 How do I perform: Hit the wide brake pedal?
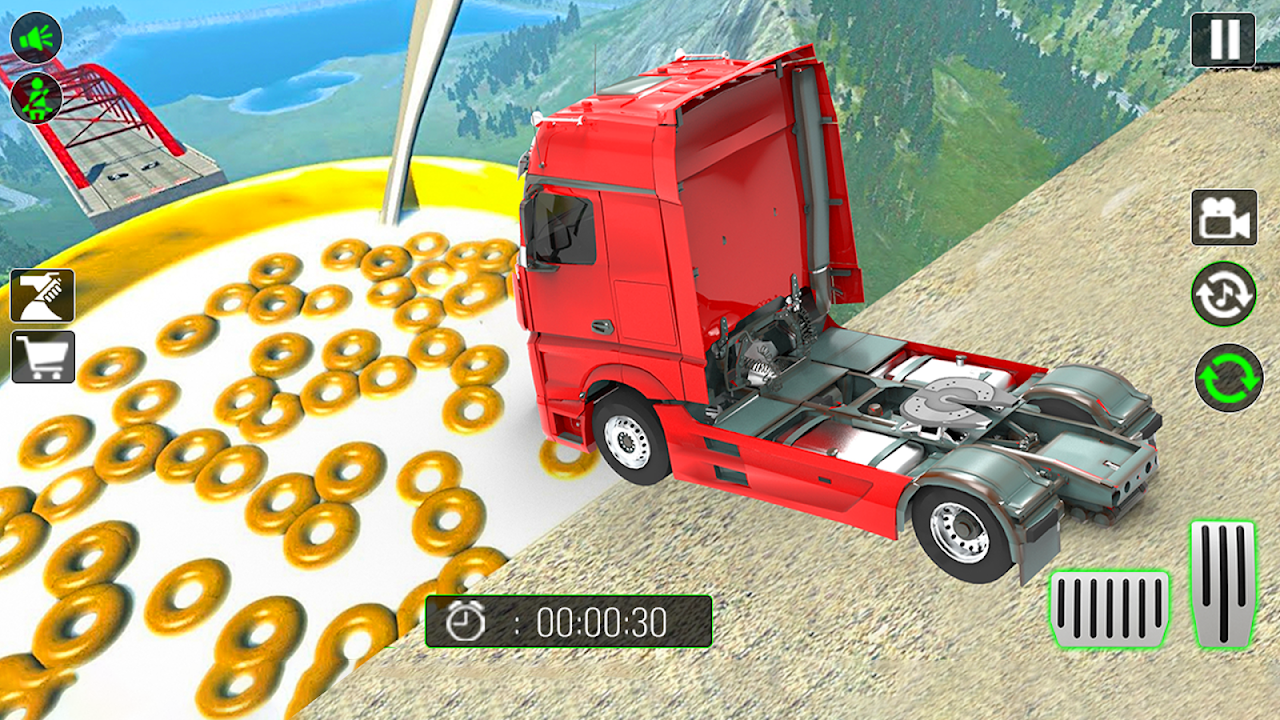1110,610
